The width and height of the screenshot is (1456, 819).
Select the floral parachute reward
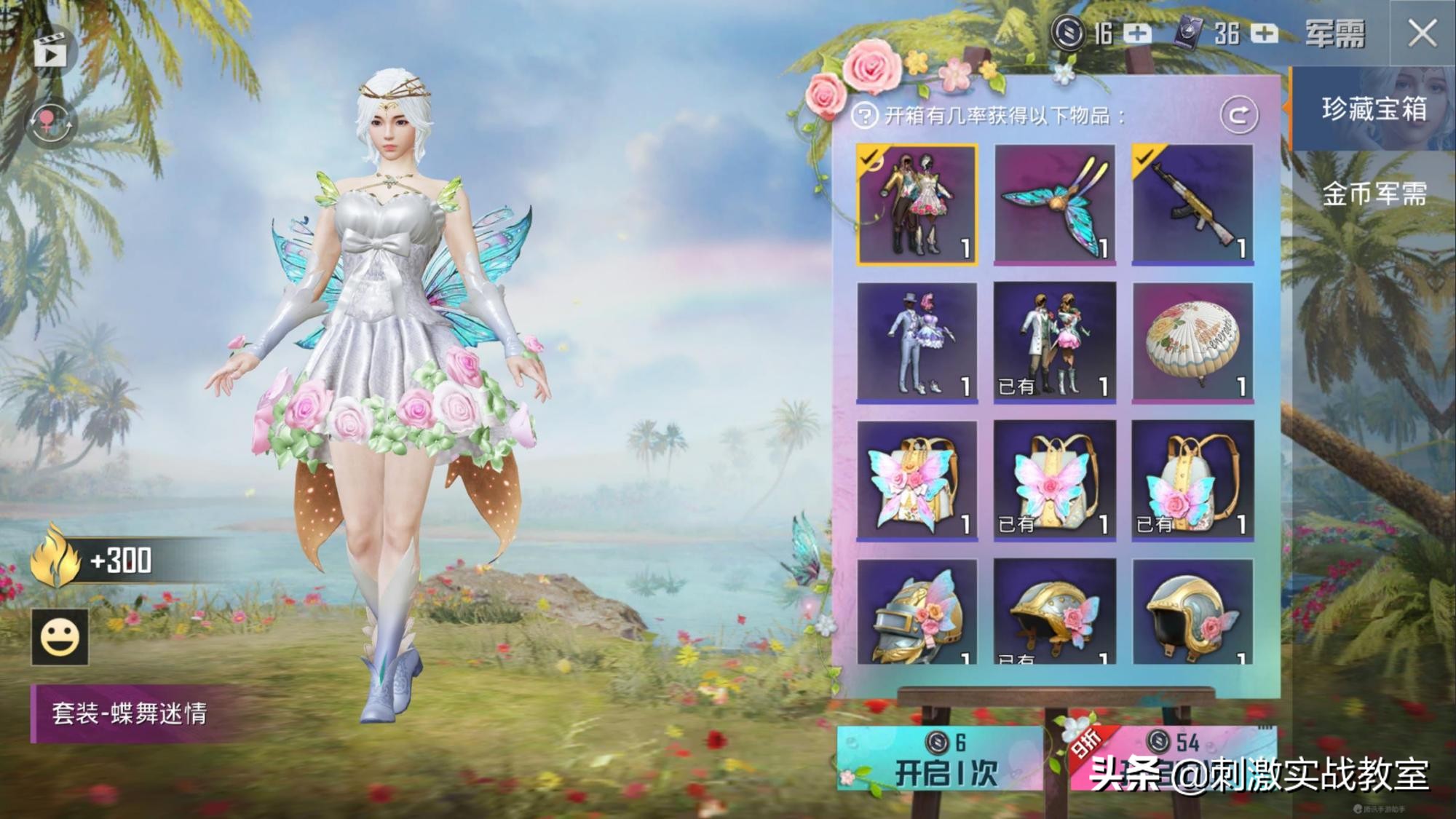pos(1192,342)
